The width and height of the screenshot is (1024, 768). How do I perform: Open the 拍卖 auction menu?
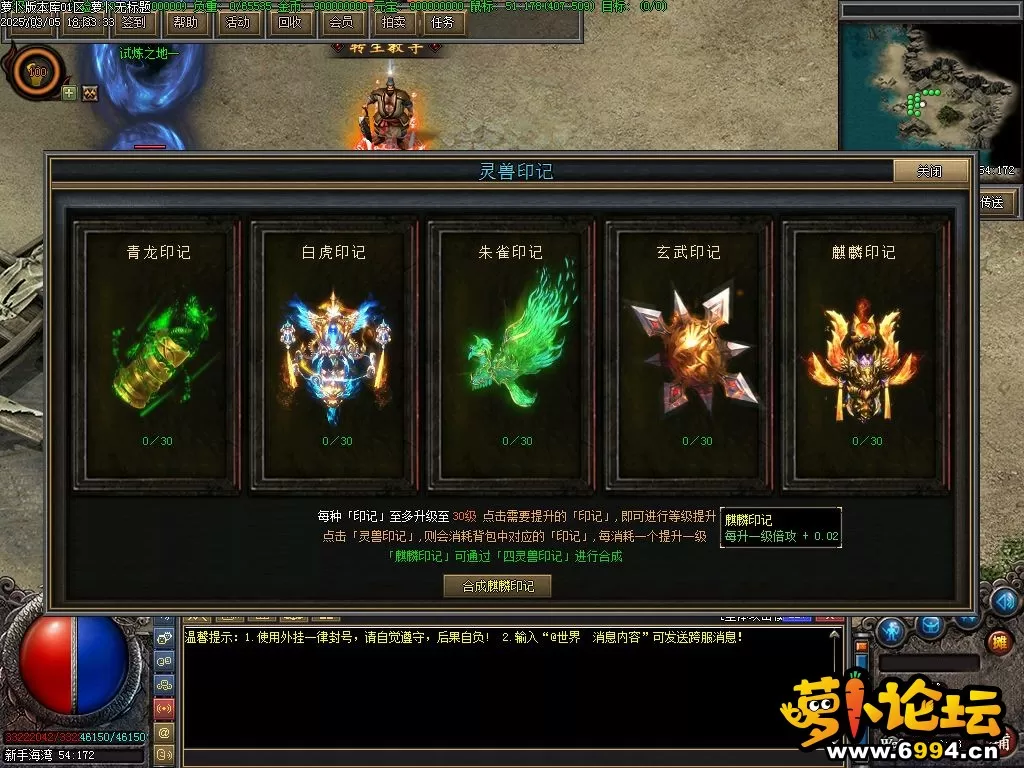tap(392, 22)
